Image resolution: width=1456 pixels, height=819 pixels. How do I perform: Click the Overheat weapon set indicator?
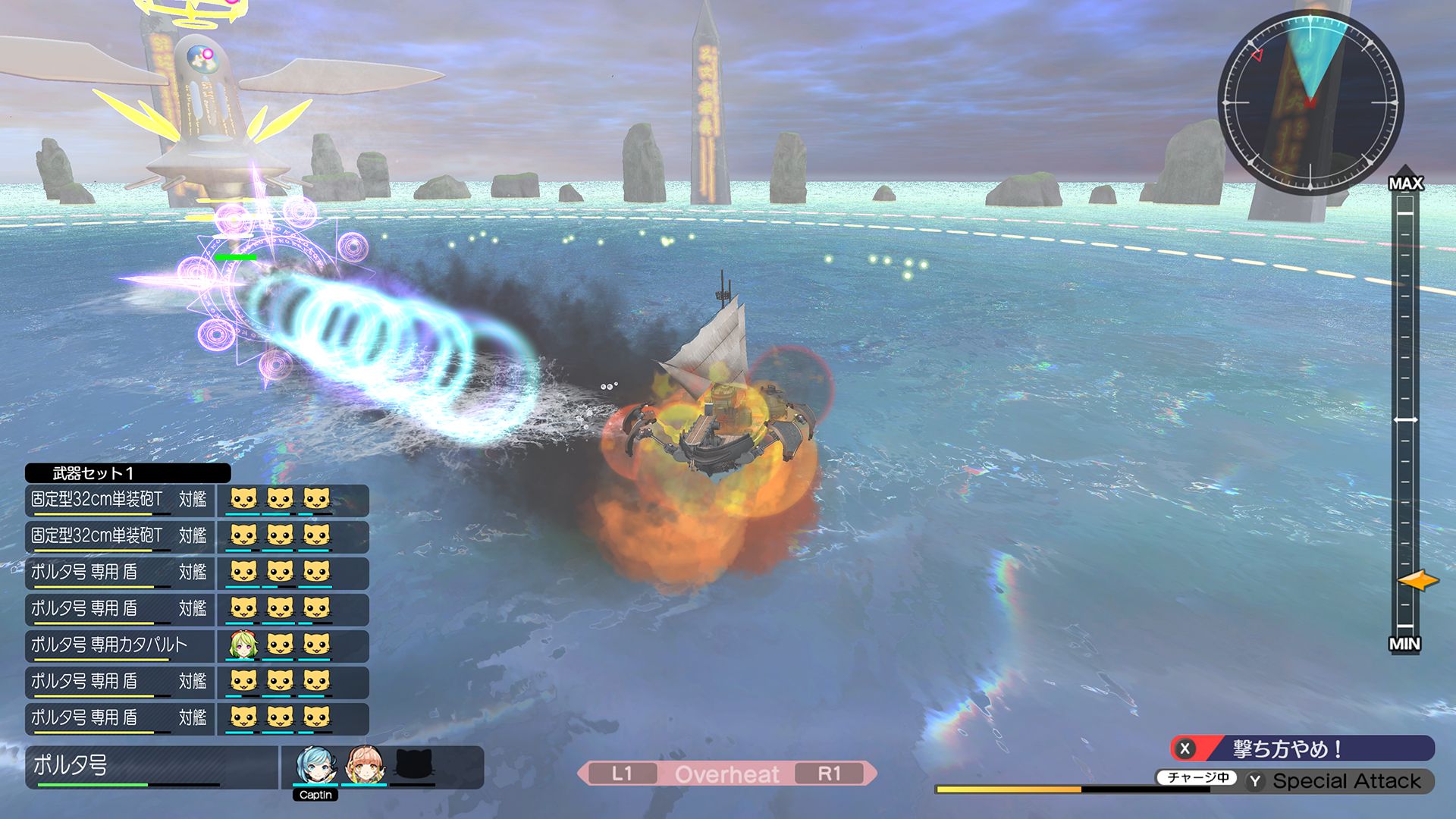(x=726, y=773)
